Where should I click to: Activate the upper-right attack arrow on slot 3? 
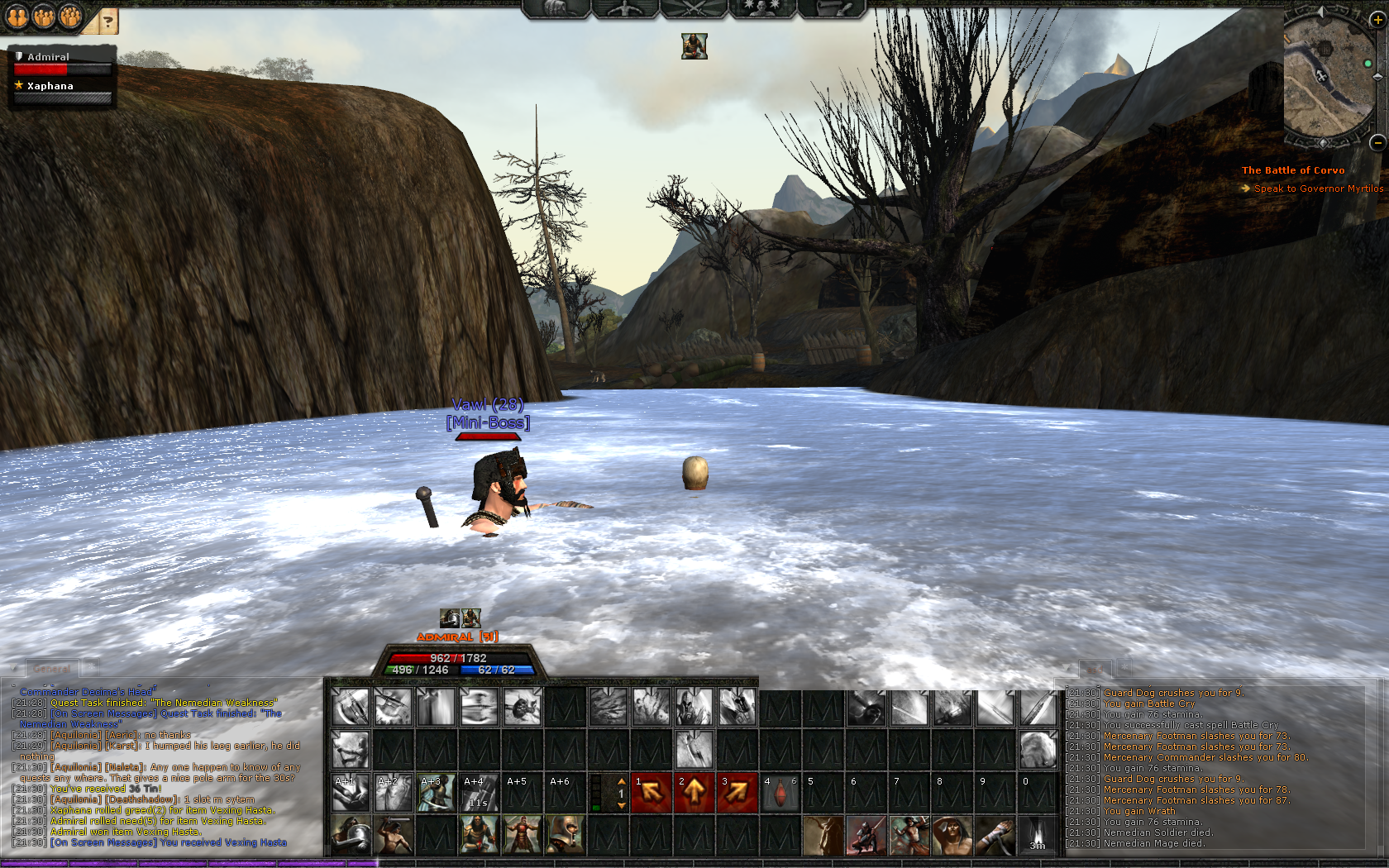(x=737, y=793)
